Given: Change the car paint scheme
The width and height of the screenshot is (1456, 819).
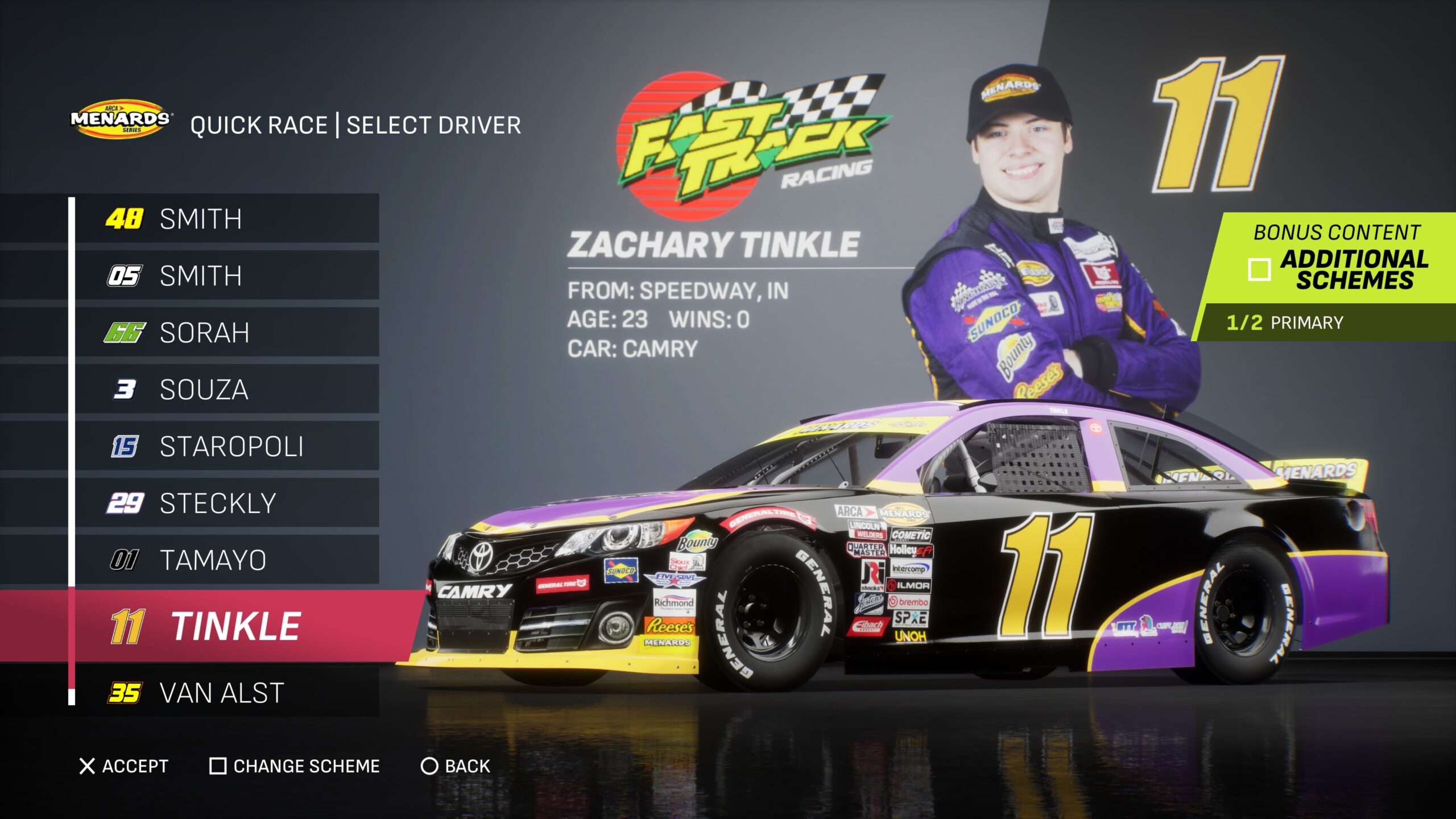Looking at the screenshot, I should pos(295,766).
